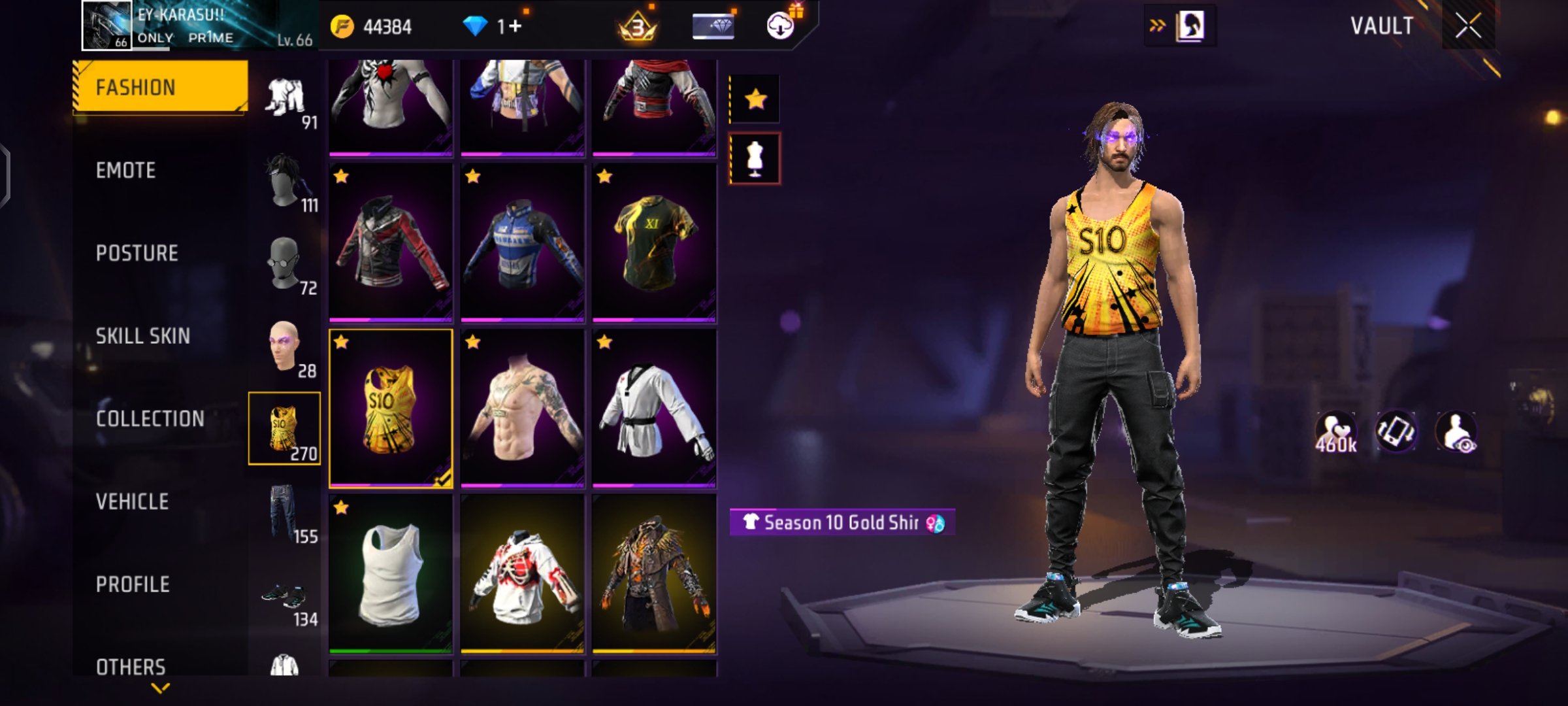Open the player profile banner
This screenshot has height=706, width=1568.
click(196, 26)
